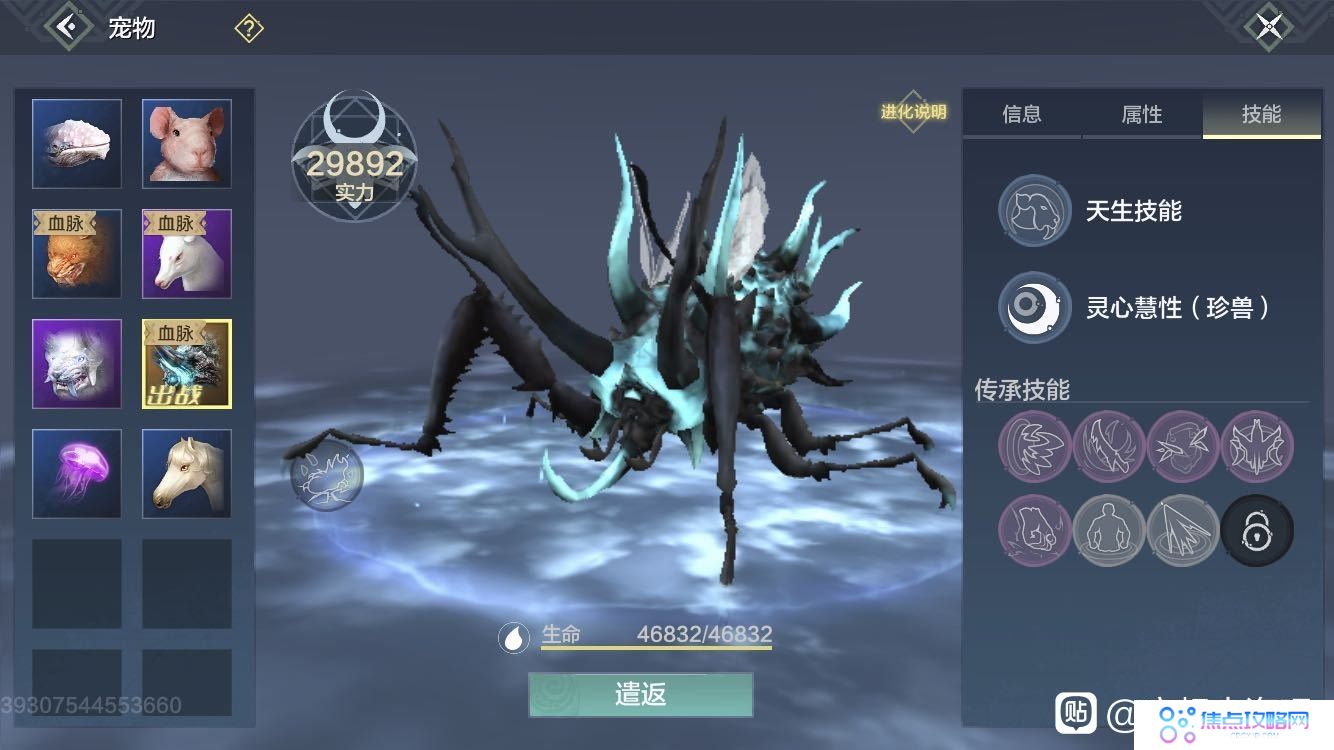1334x750 pixels.
Task: Open the wing-slash inherited skill icon
Action: coord(1109,447)
